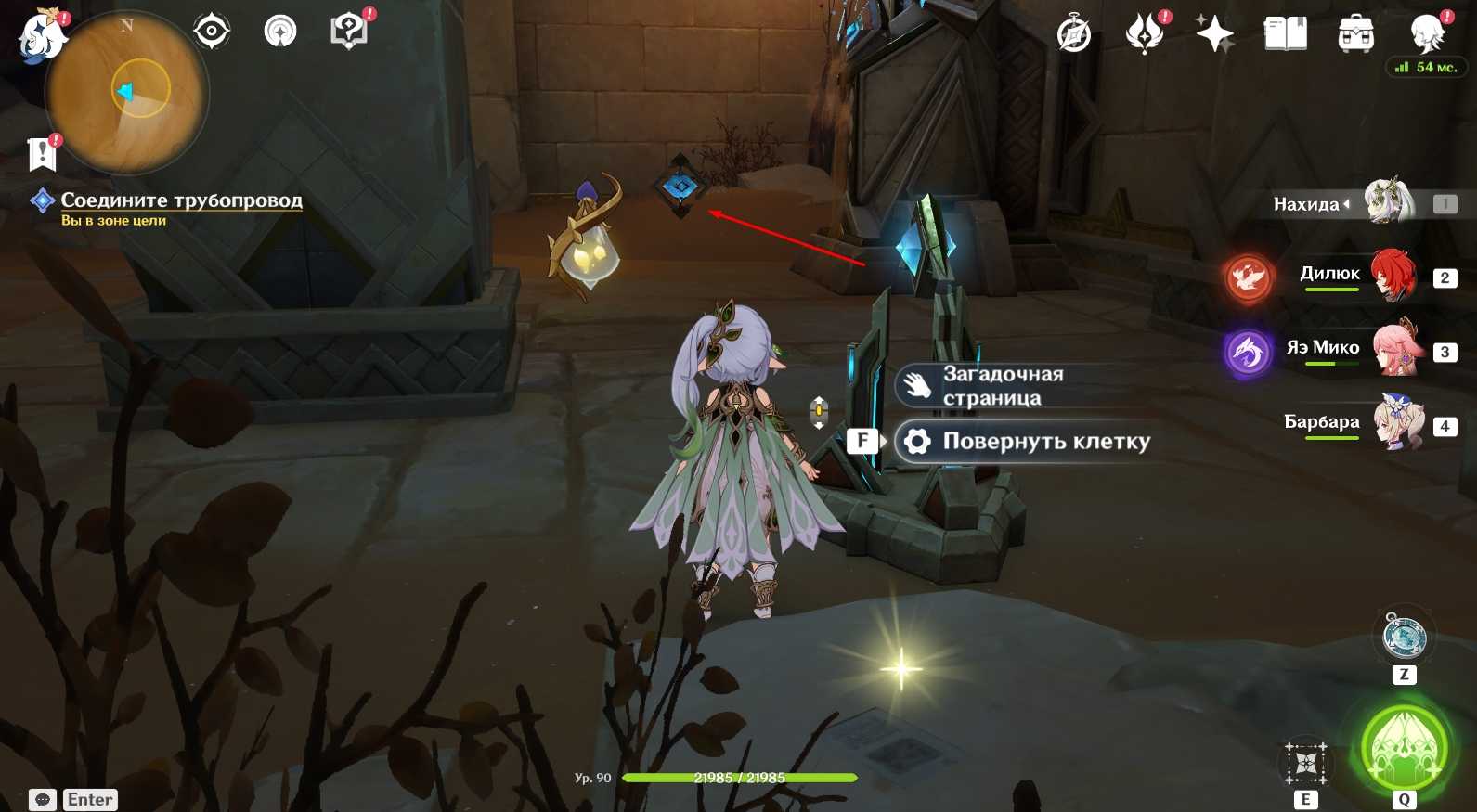Open the circular minimap

tap(127, 93)
